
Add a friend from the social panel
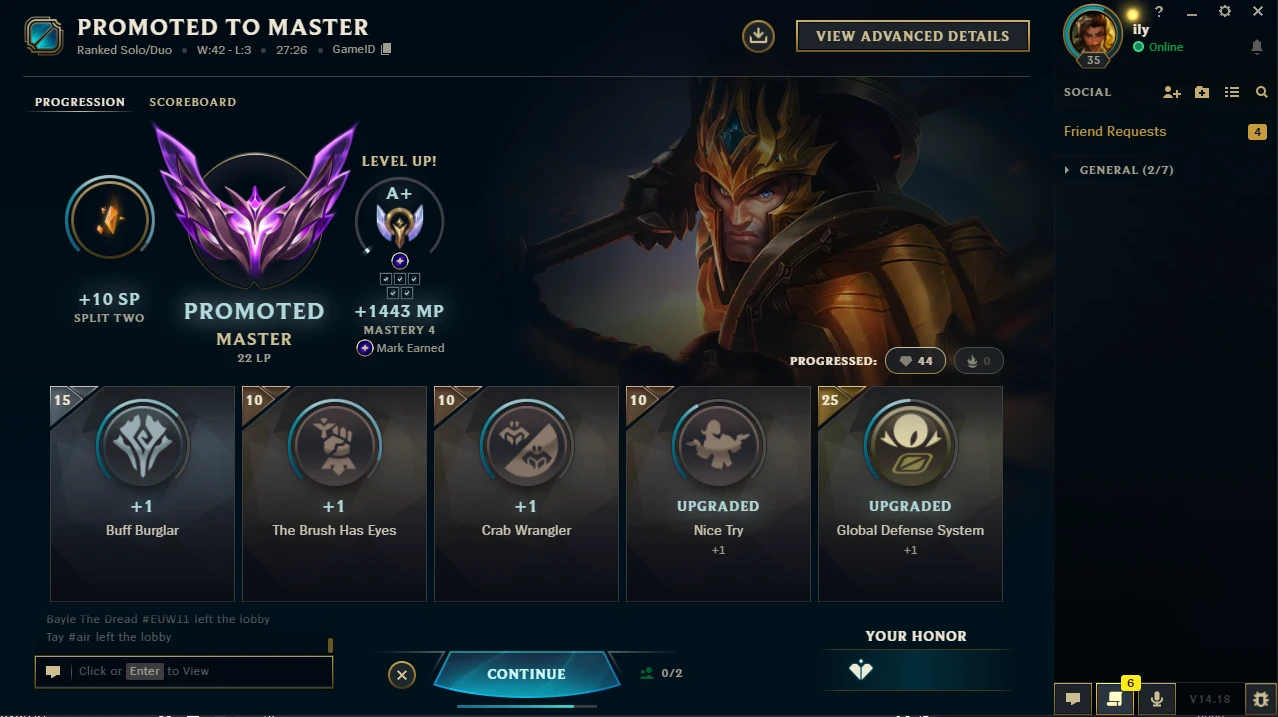click(1172, 92)
